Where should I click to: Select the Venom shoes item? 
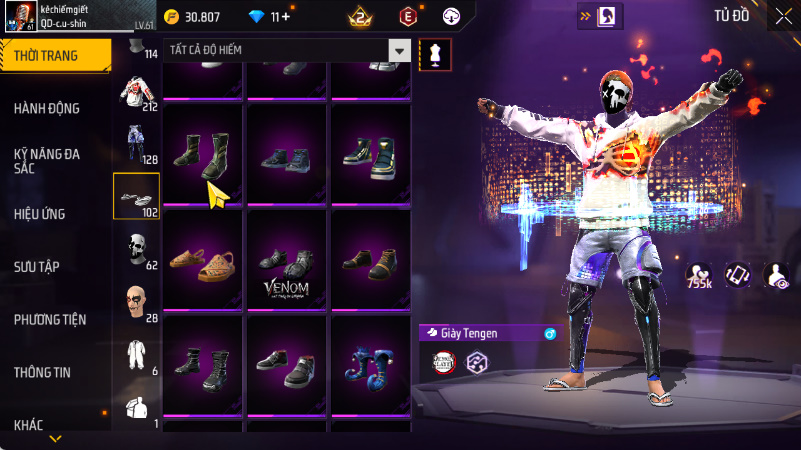[x=288, y=262]
